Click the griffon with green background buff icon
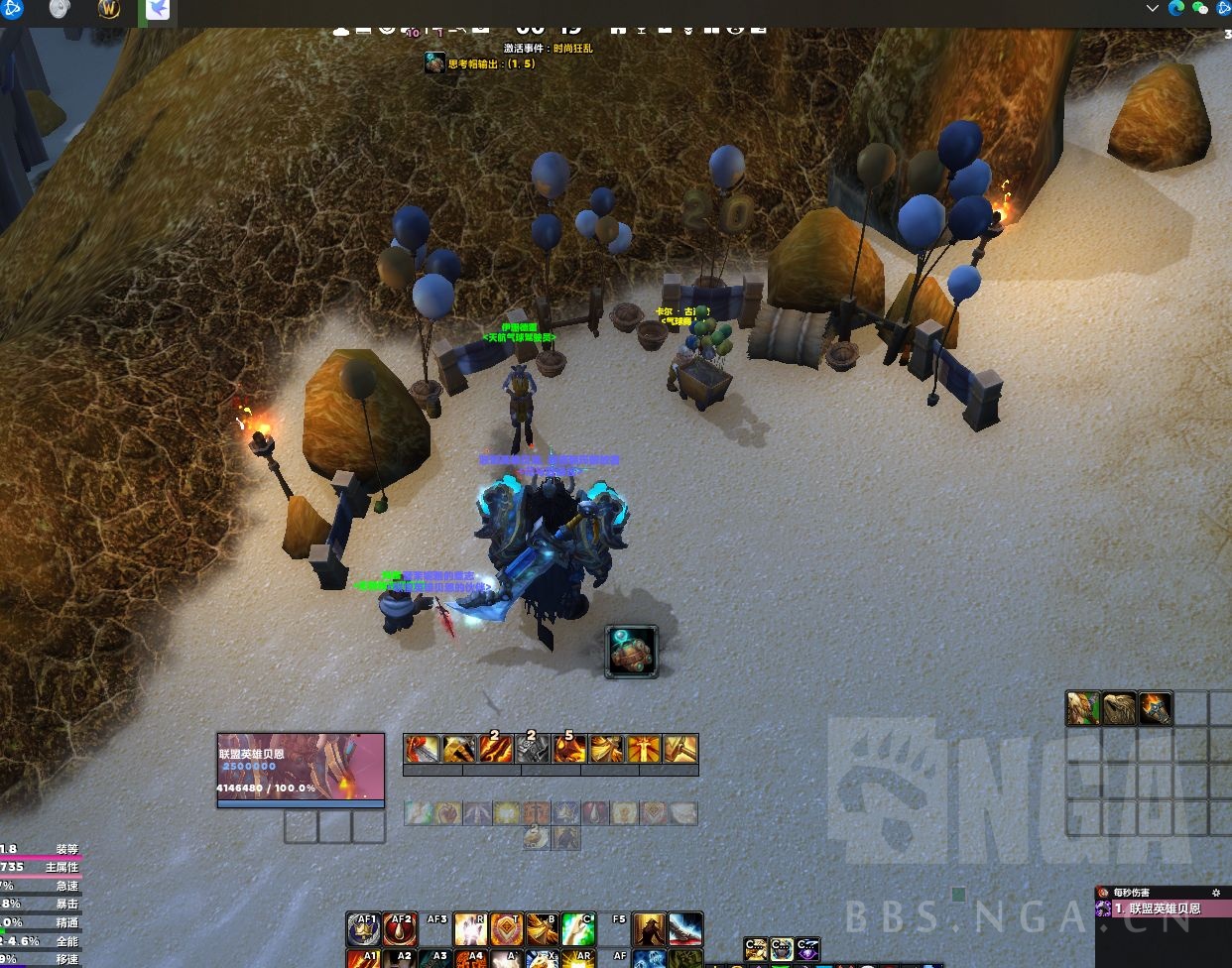Viewport: 1232px width, 968px height. click(1083, 708)
